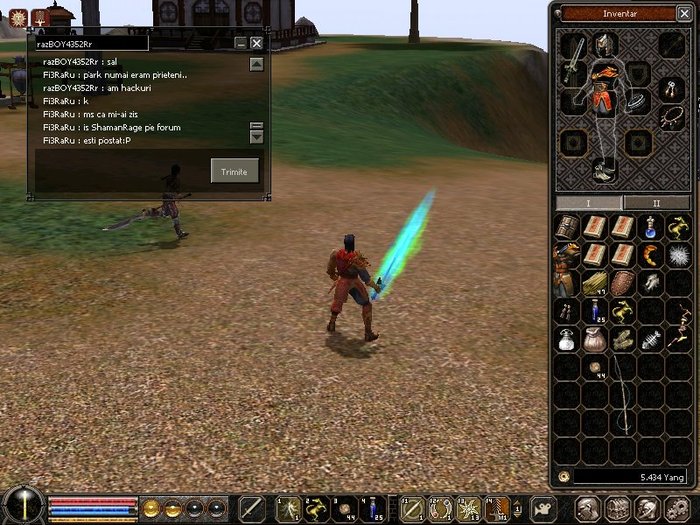Close the Inventar window
Image resolution: width=700 pixels, height=525 pixels.
(684, 13)
